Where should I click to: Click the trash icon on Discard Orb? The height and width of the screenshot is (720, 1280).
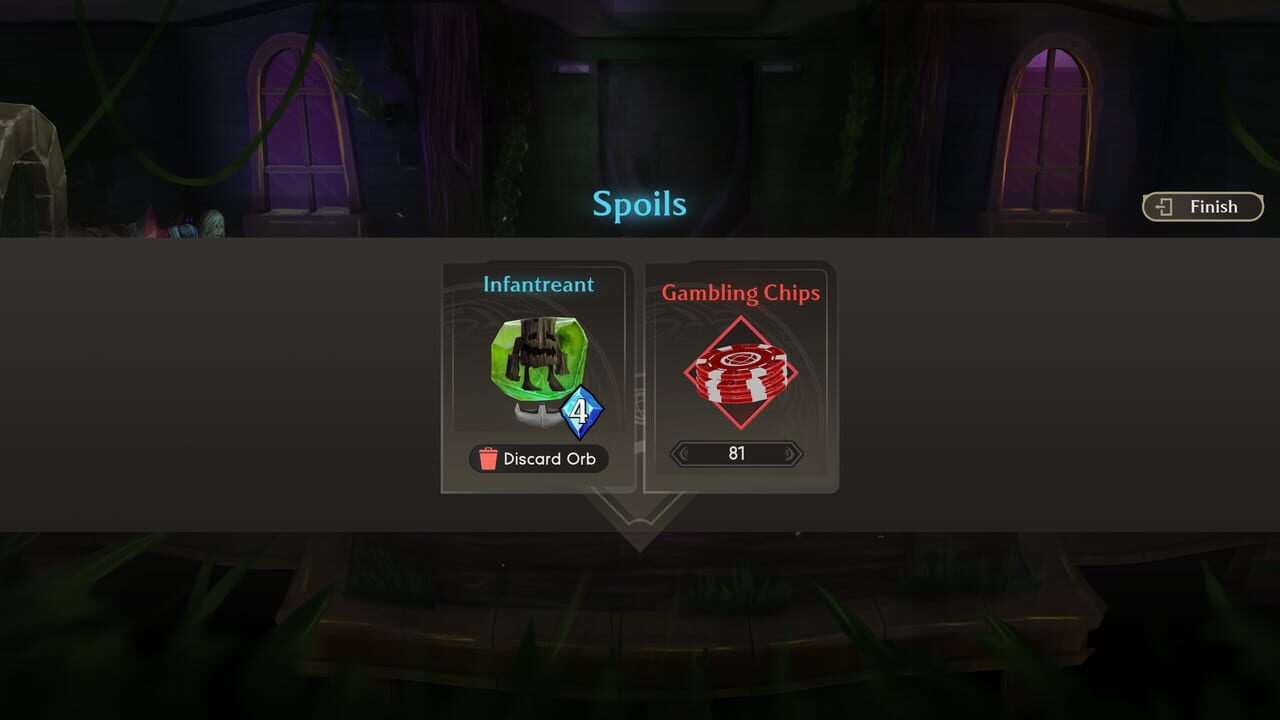coord(487,458)
